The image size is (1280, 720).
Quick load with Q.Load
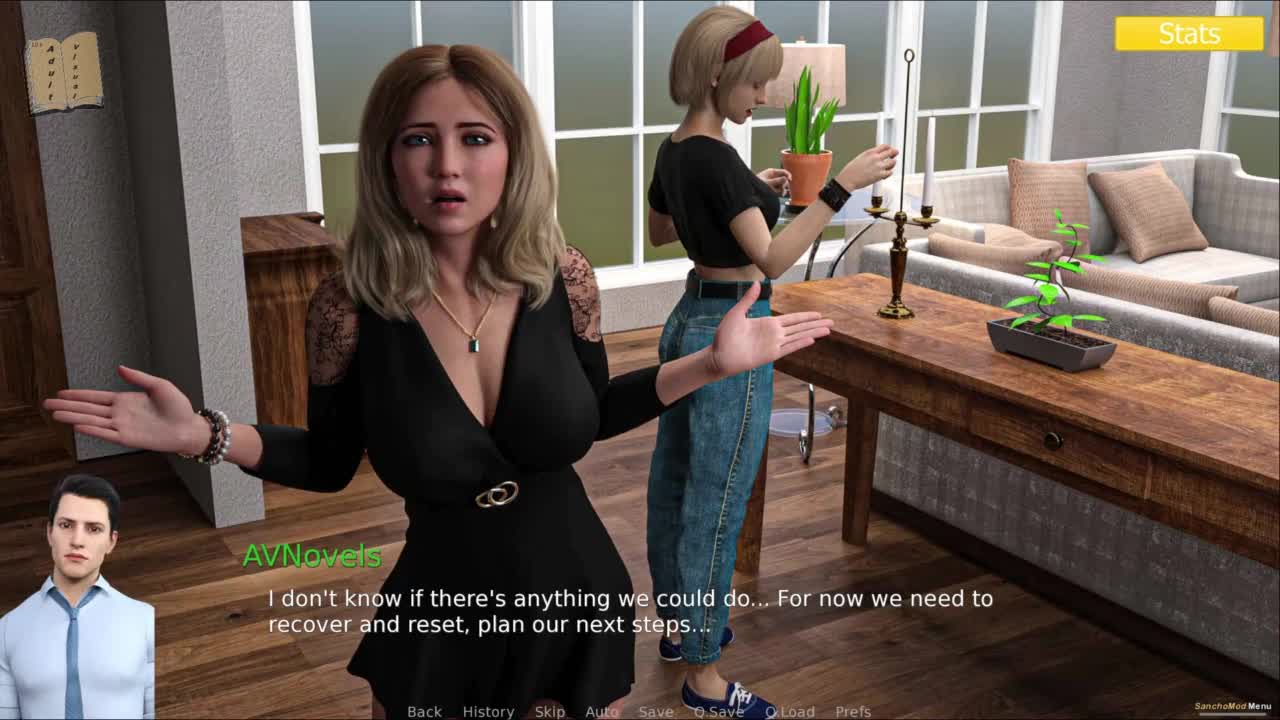click(x=790, y=711)
